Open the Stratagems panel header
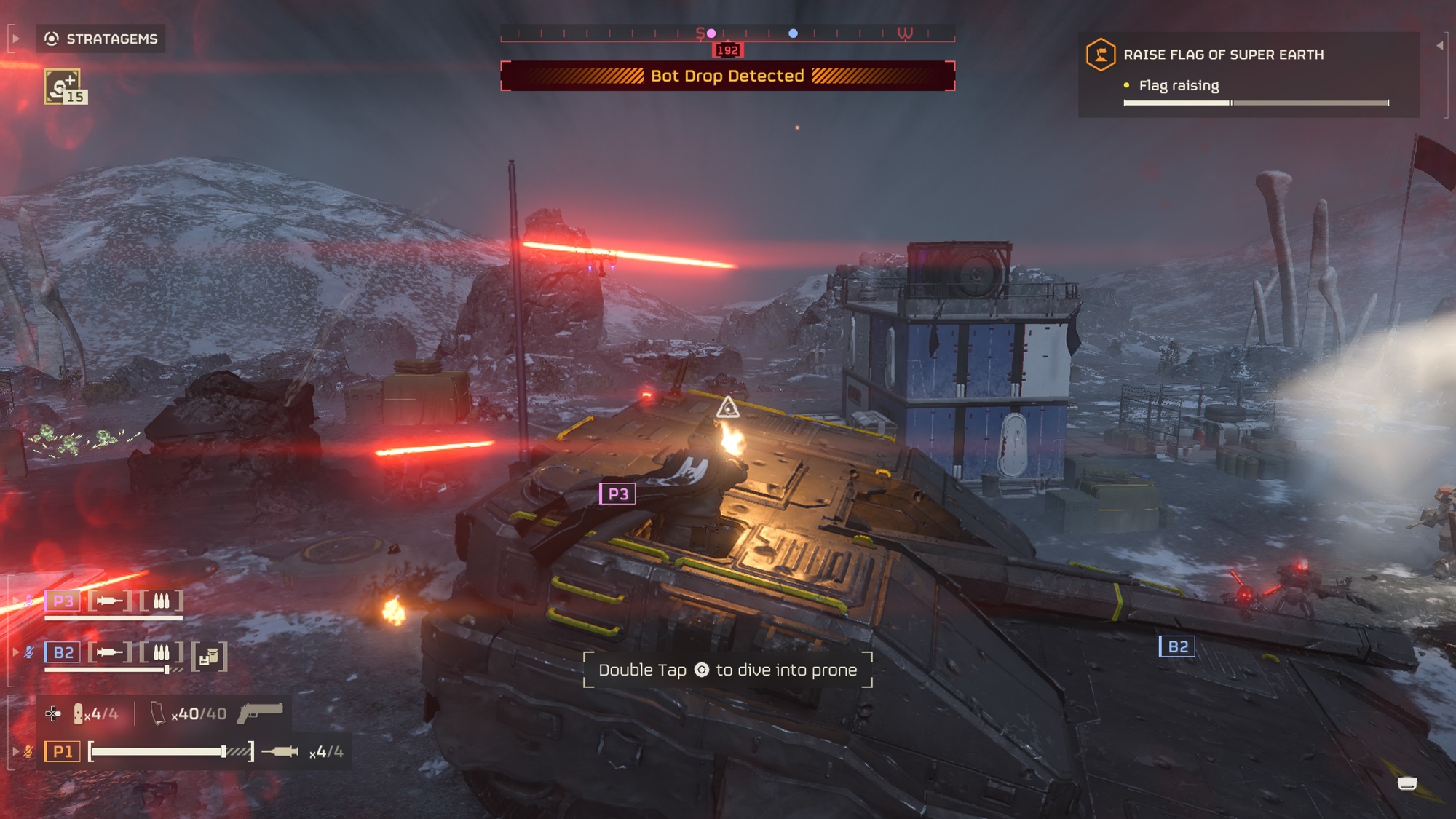The image size is (1456, 819). point(101,39)
